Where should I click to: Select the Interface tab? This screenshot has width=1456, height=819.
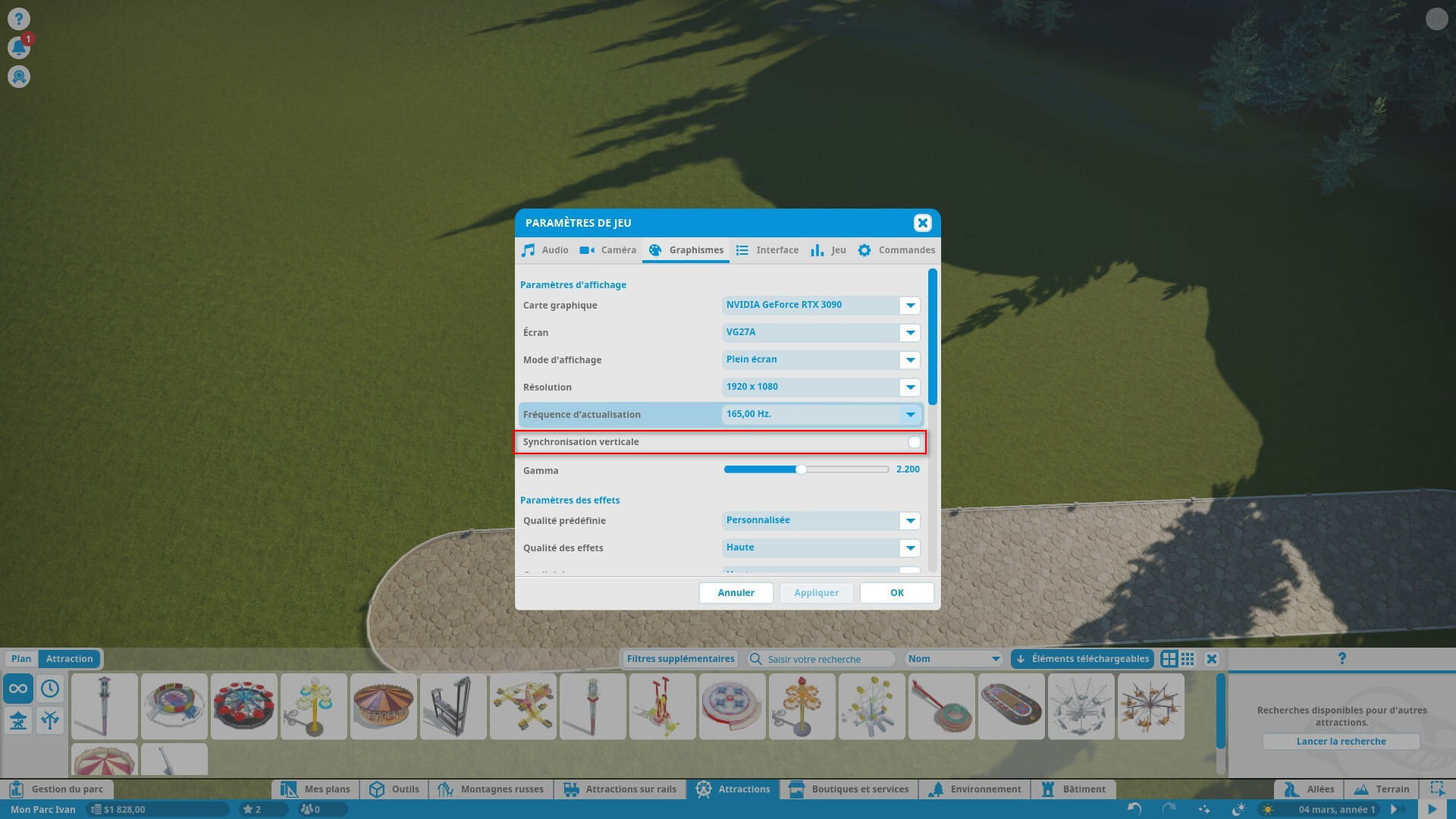767,250
